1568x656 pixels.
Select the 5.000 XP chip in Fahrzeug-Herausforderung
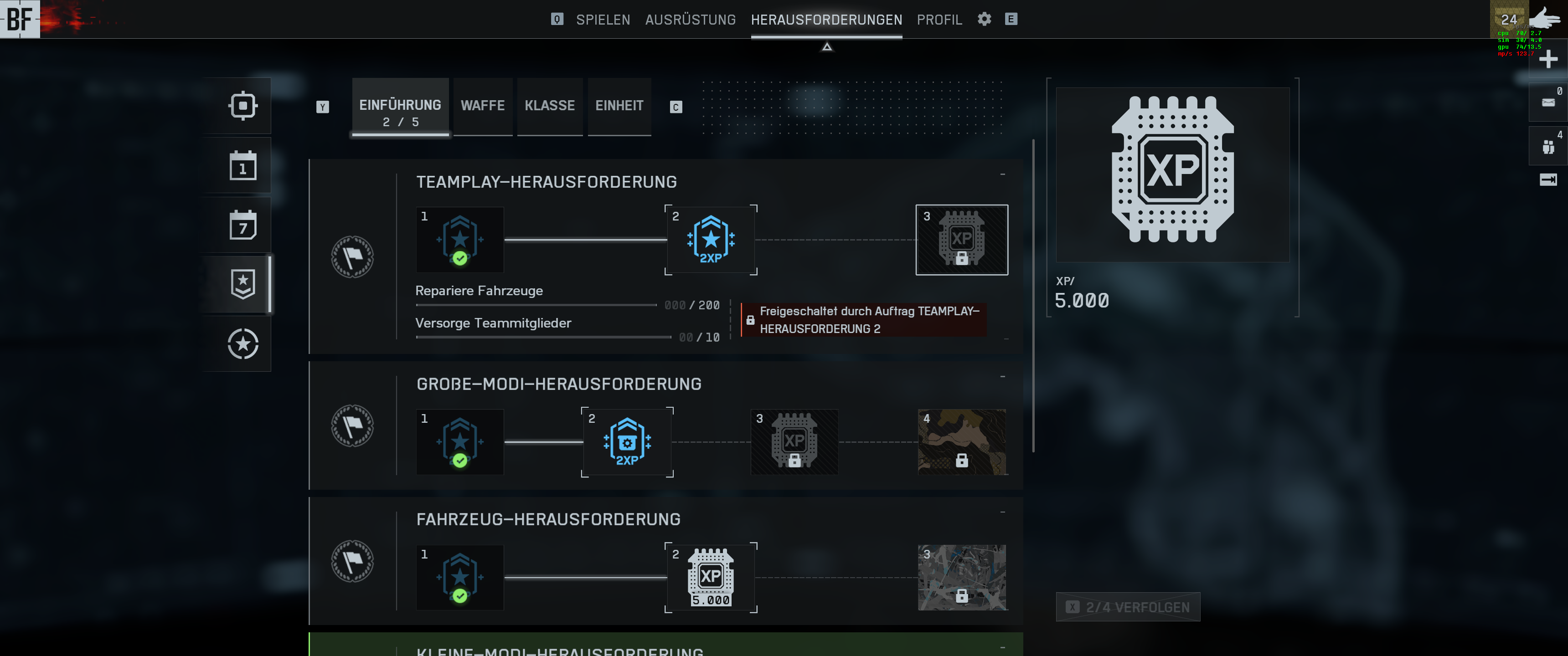(710, 578)
